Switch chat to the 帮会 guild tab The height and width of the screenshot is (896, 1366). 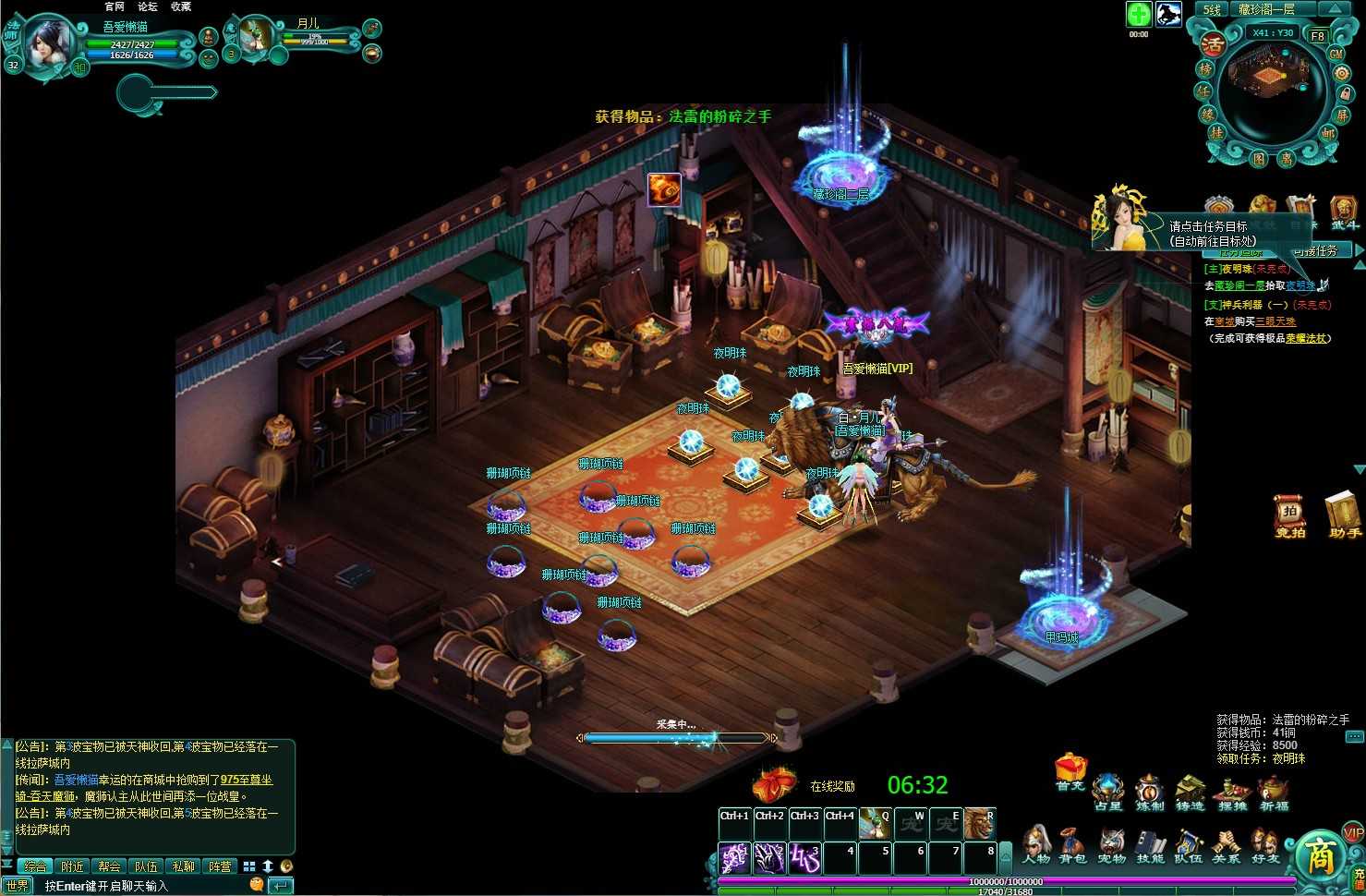coord(109,866)
